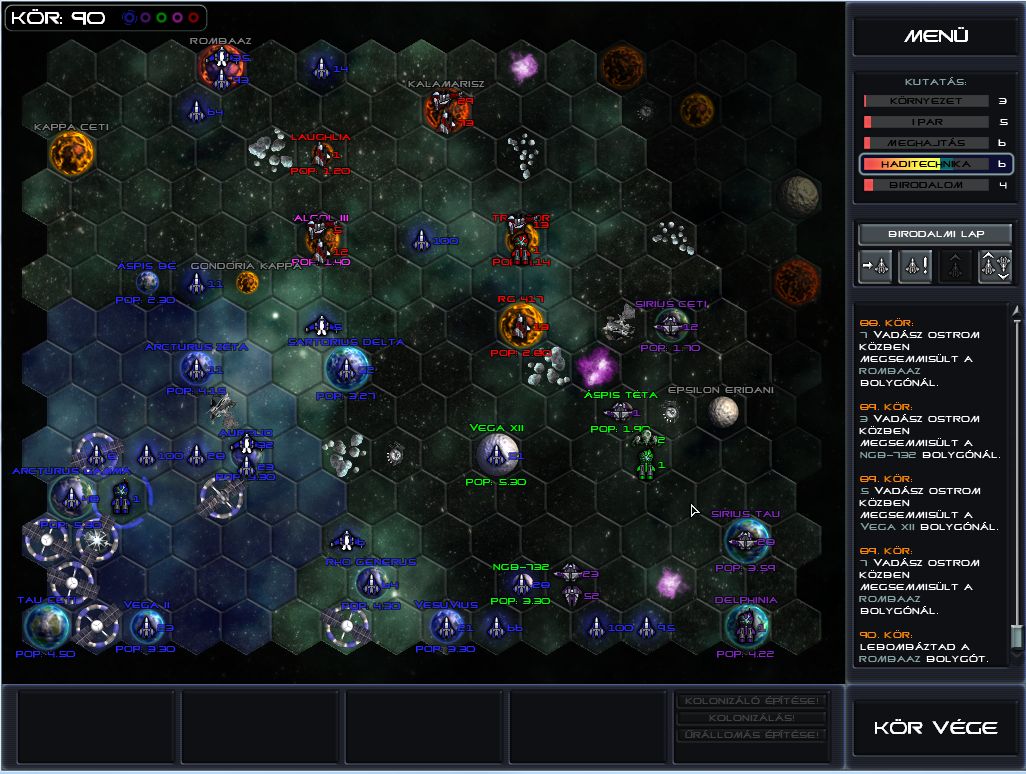The height and width of the screenshot is (774, 1026).
Task: Open the Menü button
Action: 935,36
